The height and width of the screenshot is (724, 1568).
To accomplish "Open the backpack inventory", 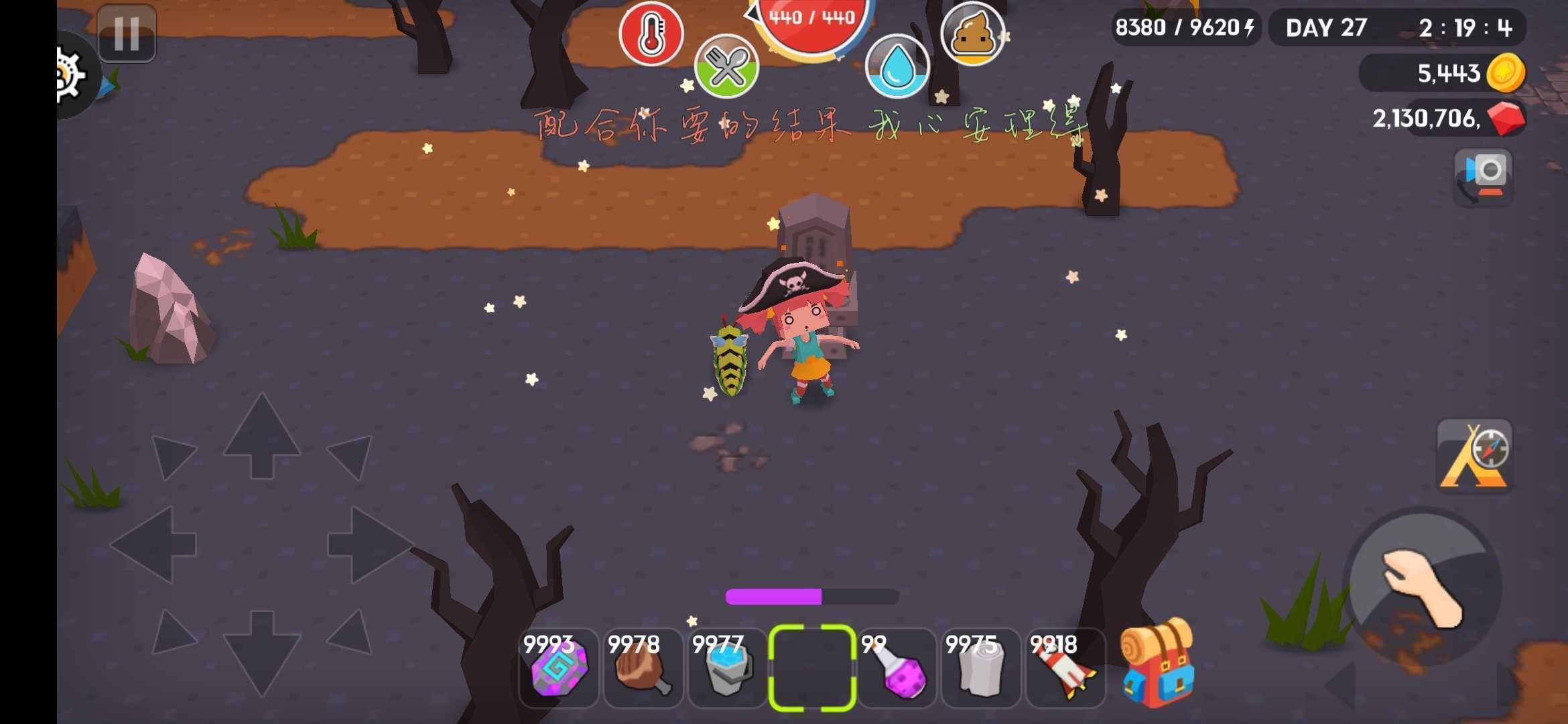I will coord(1157,665).
